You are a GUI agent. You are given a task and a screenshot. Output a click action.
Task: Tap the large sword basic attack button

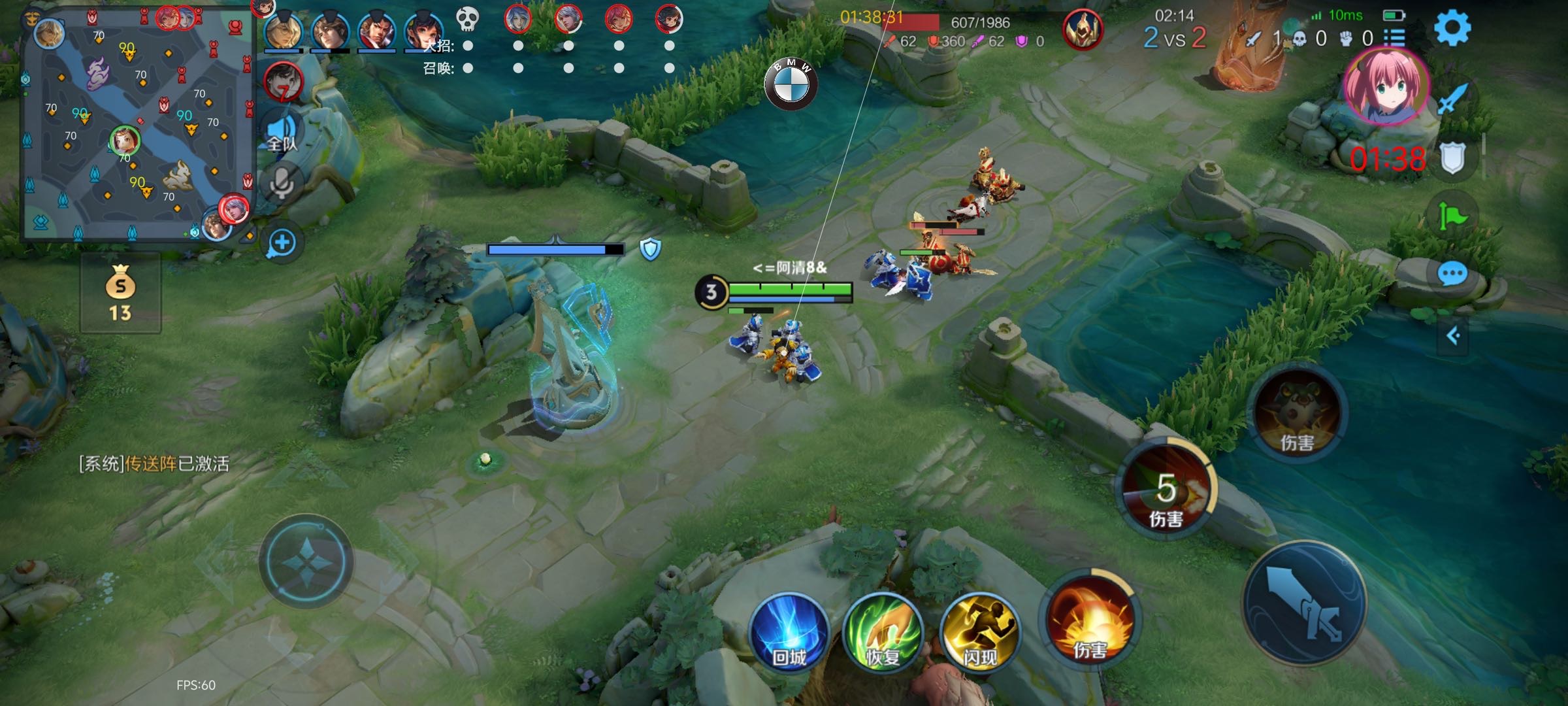click(x=1304, y=603)
